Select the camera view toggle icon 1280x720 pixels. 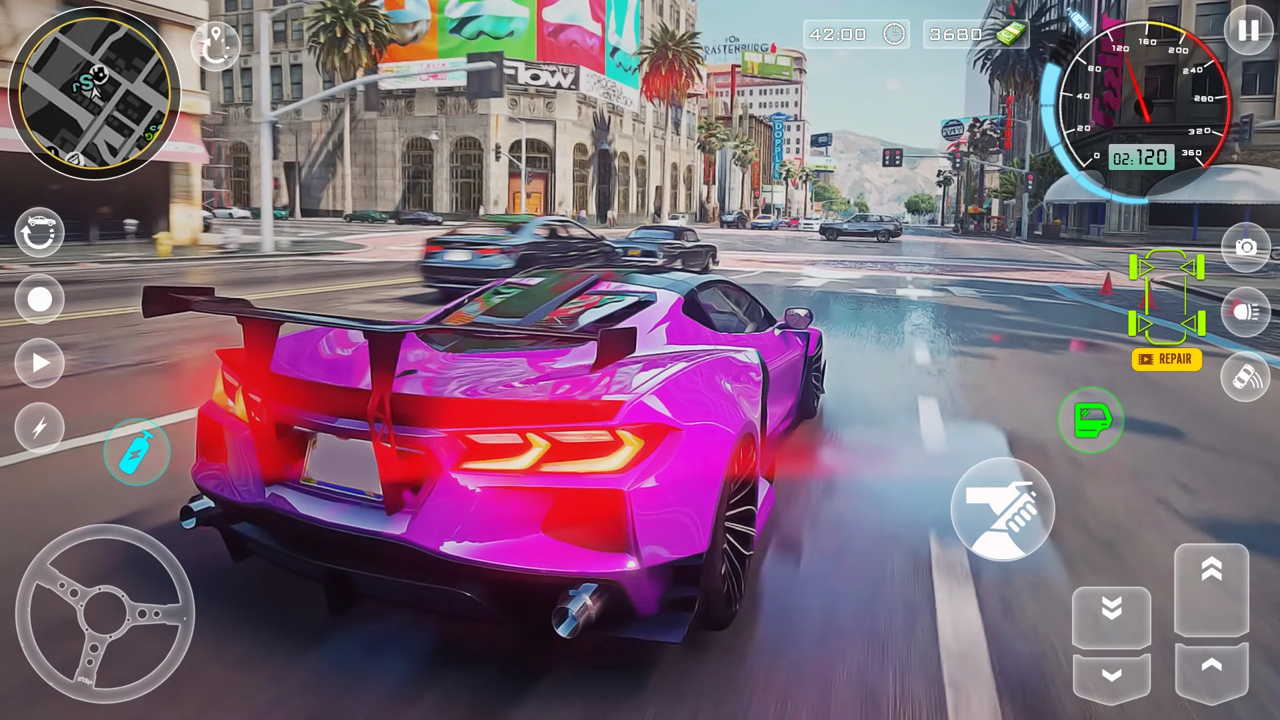click(1246, 248)
